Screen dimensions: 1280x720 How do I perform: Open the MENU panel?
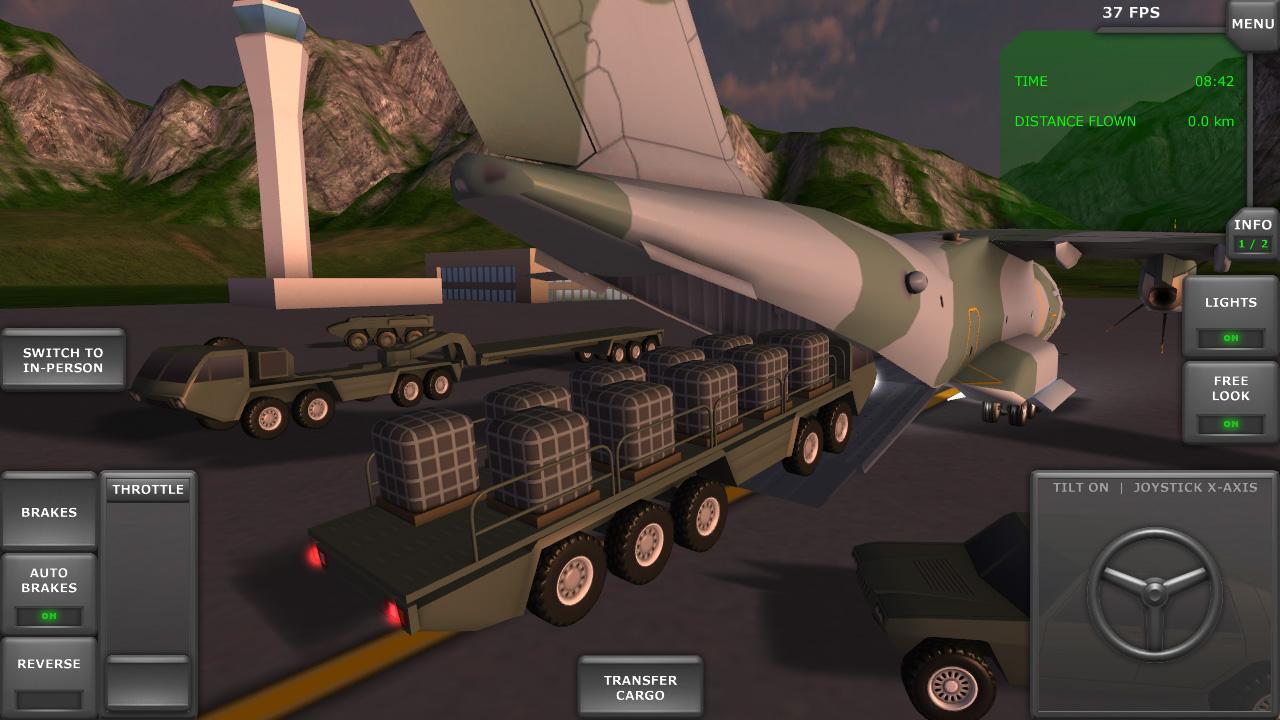point(1251,22)
